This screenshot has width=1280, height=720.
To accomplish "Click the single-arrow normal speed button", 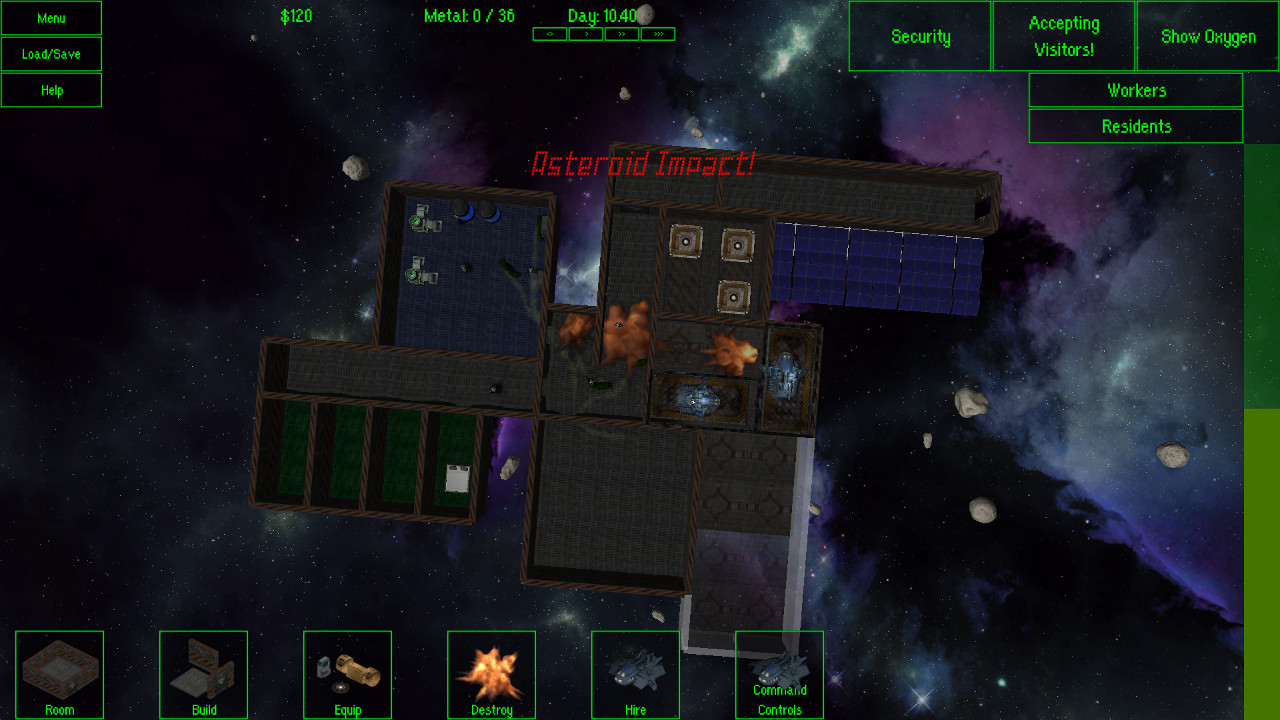I will point(586,33).
